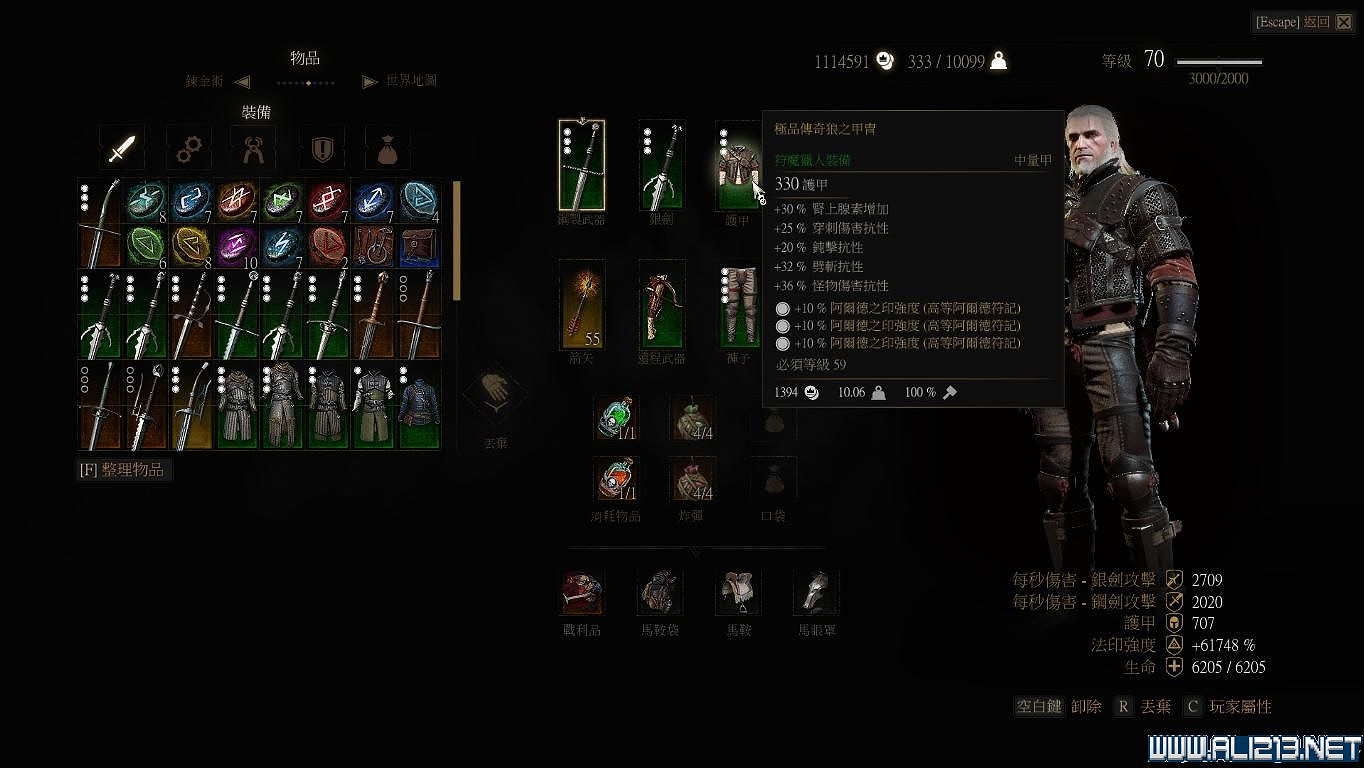The image size is (1364, 768).
Task: Click the equipped silver sword (銀劍) slot
Action: click(x=661, y=165)
